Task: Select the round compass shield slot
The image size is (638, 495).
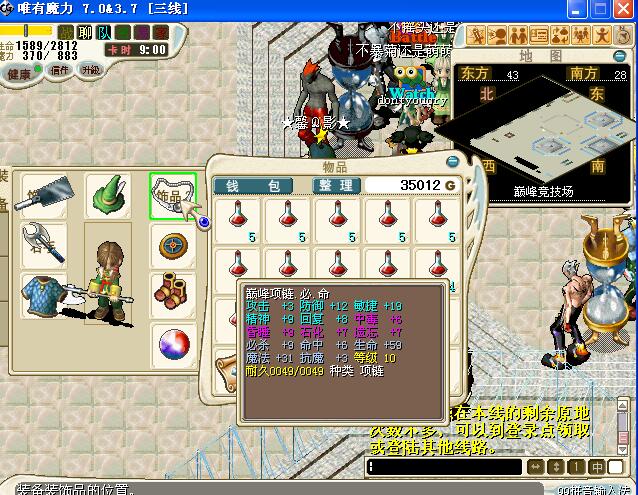Action: pos(172,244)
